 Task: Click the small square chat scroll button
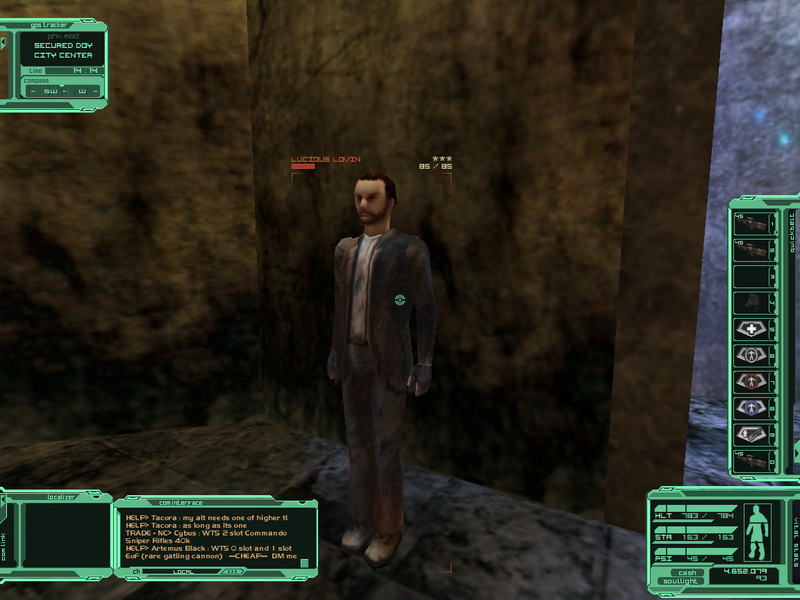(x=304, y=562)
